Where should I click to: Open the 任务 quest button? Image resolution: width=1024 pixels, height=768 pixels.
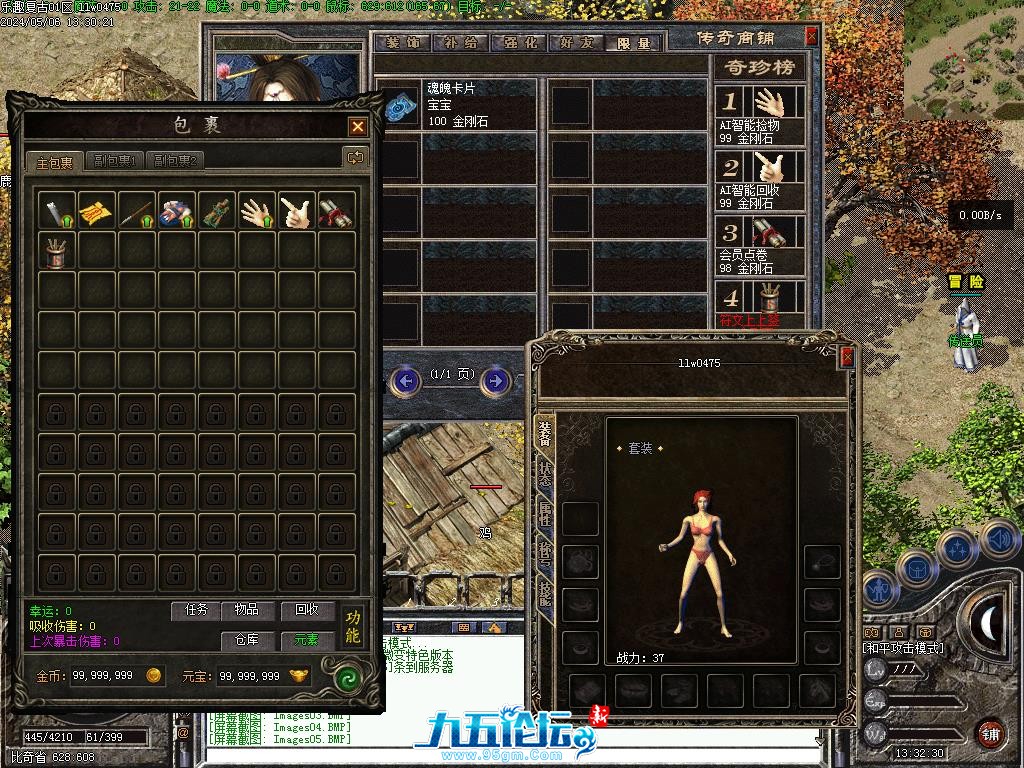196,609
